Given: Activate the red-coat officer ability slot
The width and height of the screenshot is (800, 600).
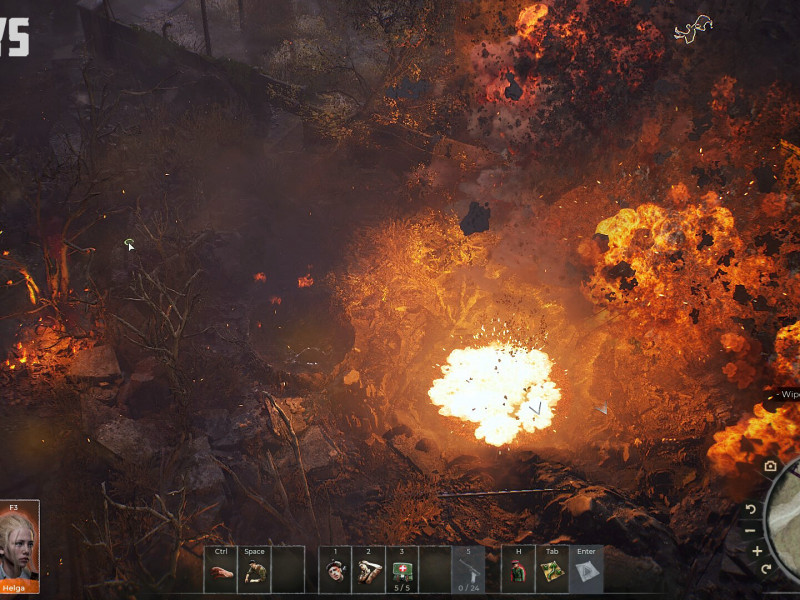Looking at the screenshot, I should coord(518,571).
